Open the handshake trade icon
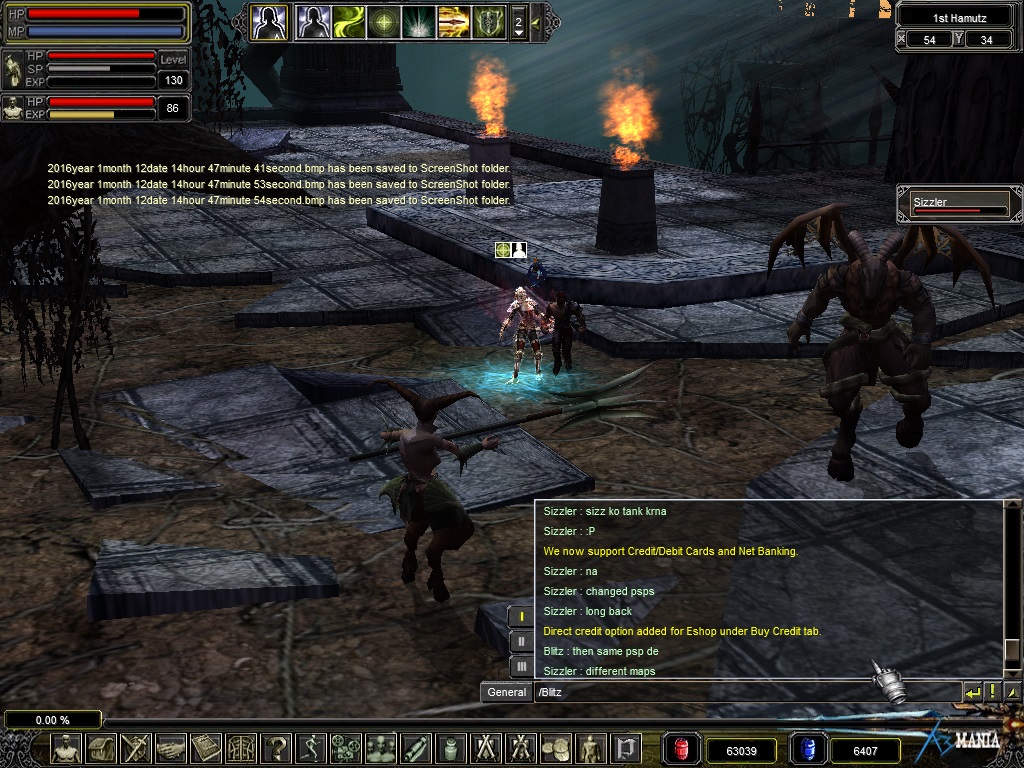1024x768 pixels. (x=171, y=748)
